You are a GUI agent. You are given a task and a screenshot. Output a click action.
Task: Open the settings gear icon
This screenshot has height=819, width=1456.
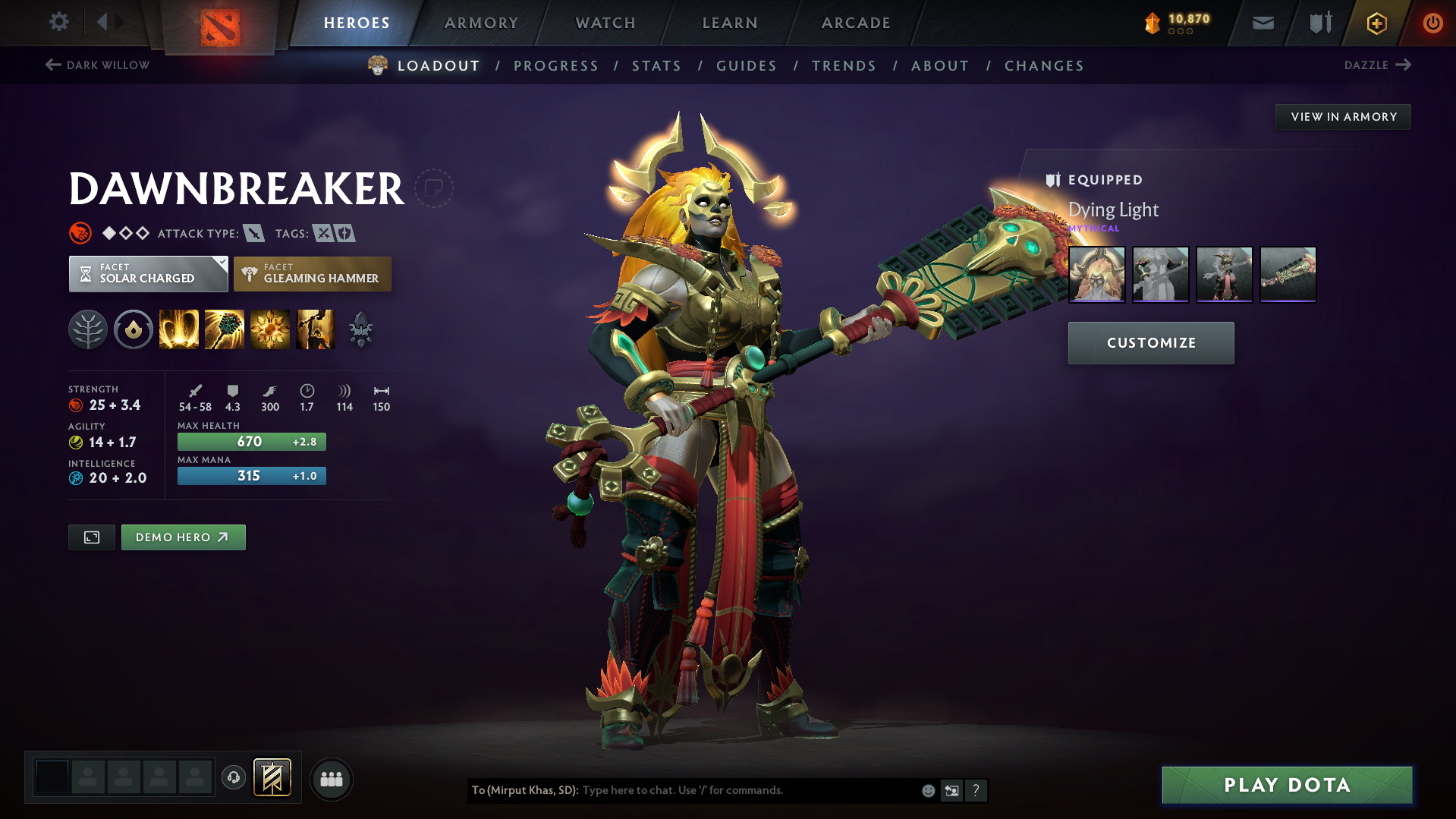coord(58,22)
